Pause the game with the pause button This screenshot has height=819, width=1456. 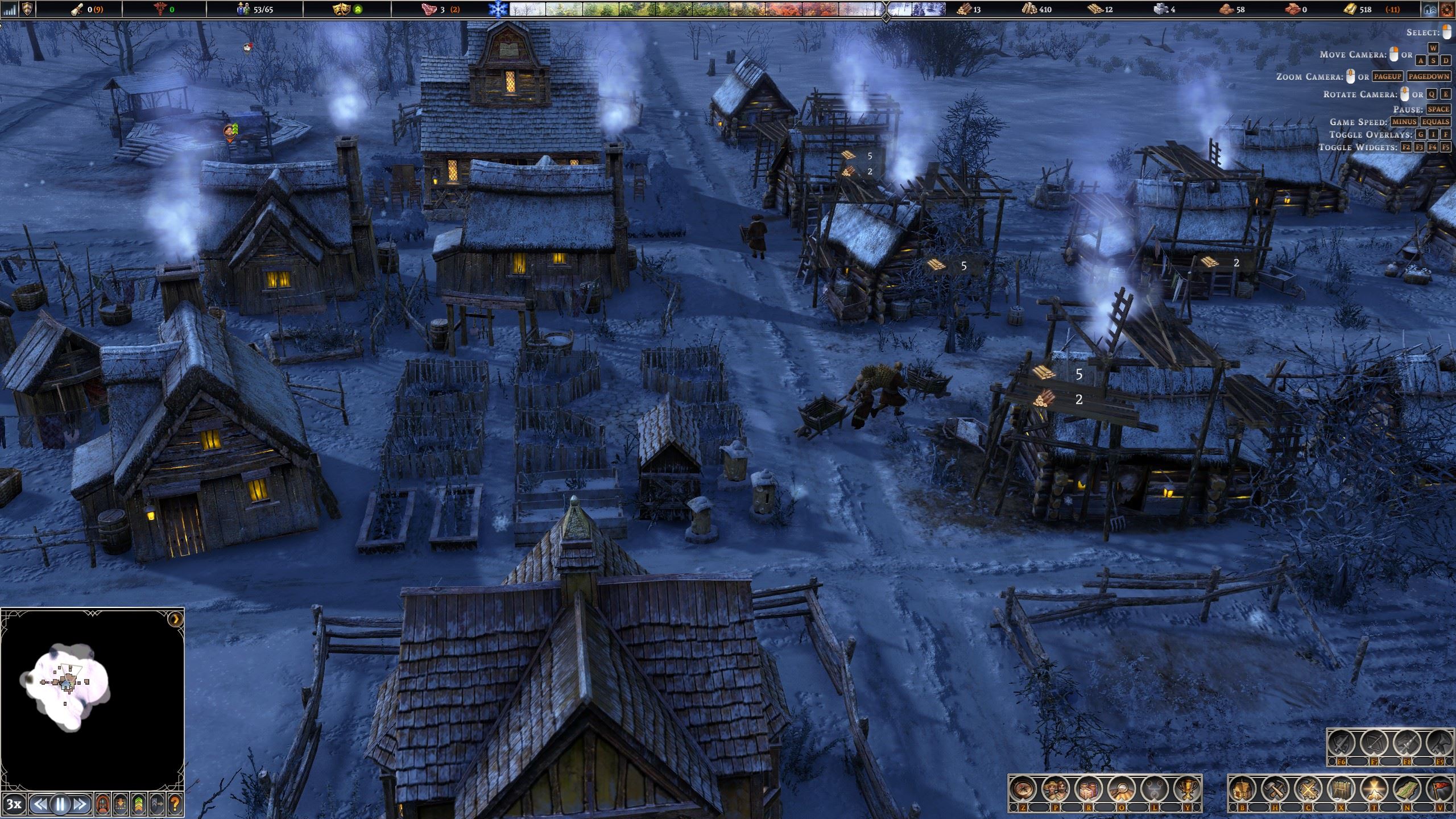pos(60,804)
